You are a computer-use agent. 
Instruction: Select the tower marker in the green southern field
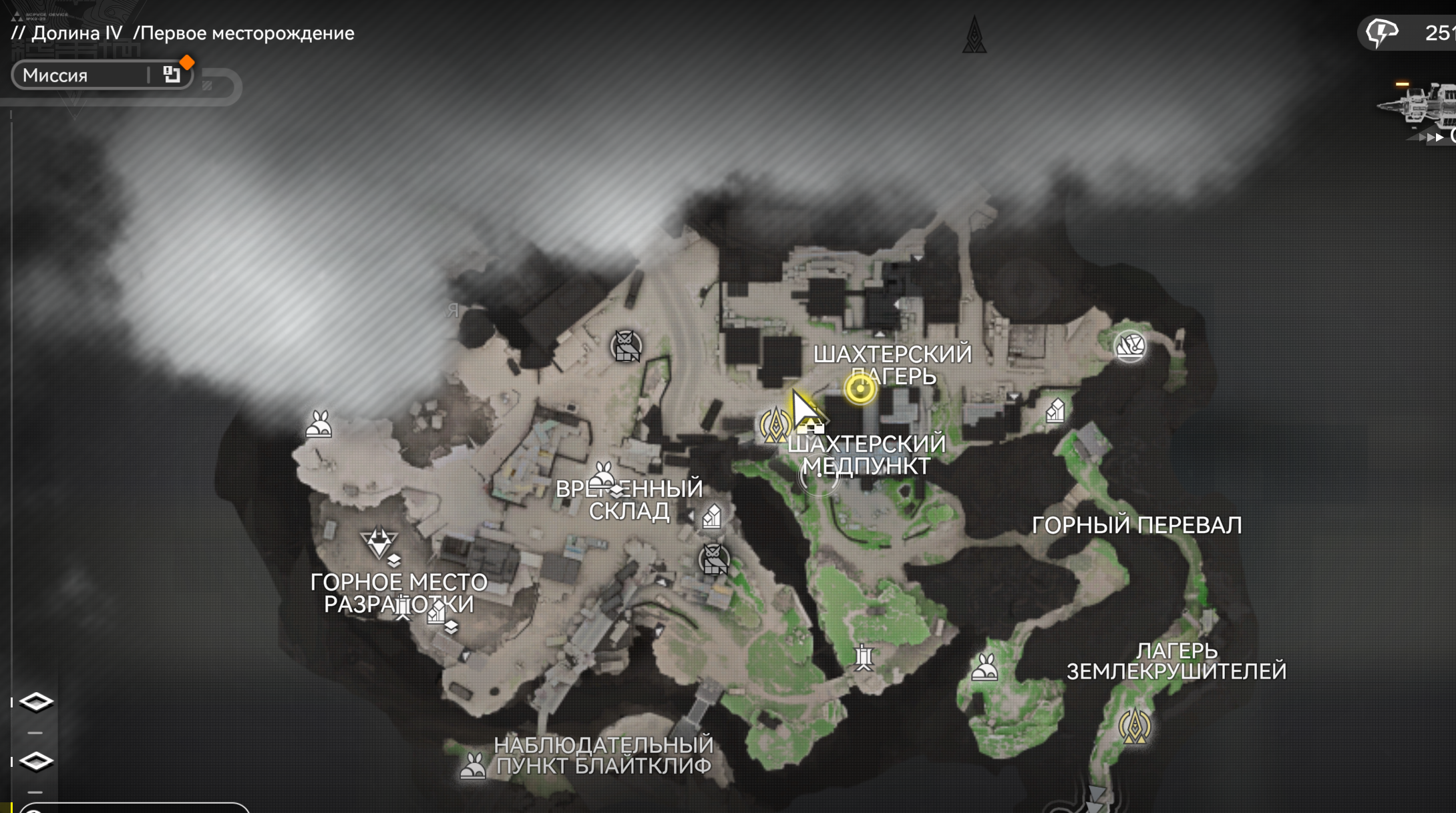[x=864, y=657]
